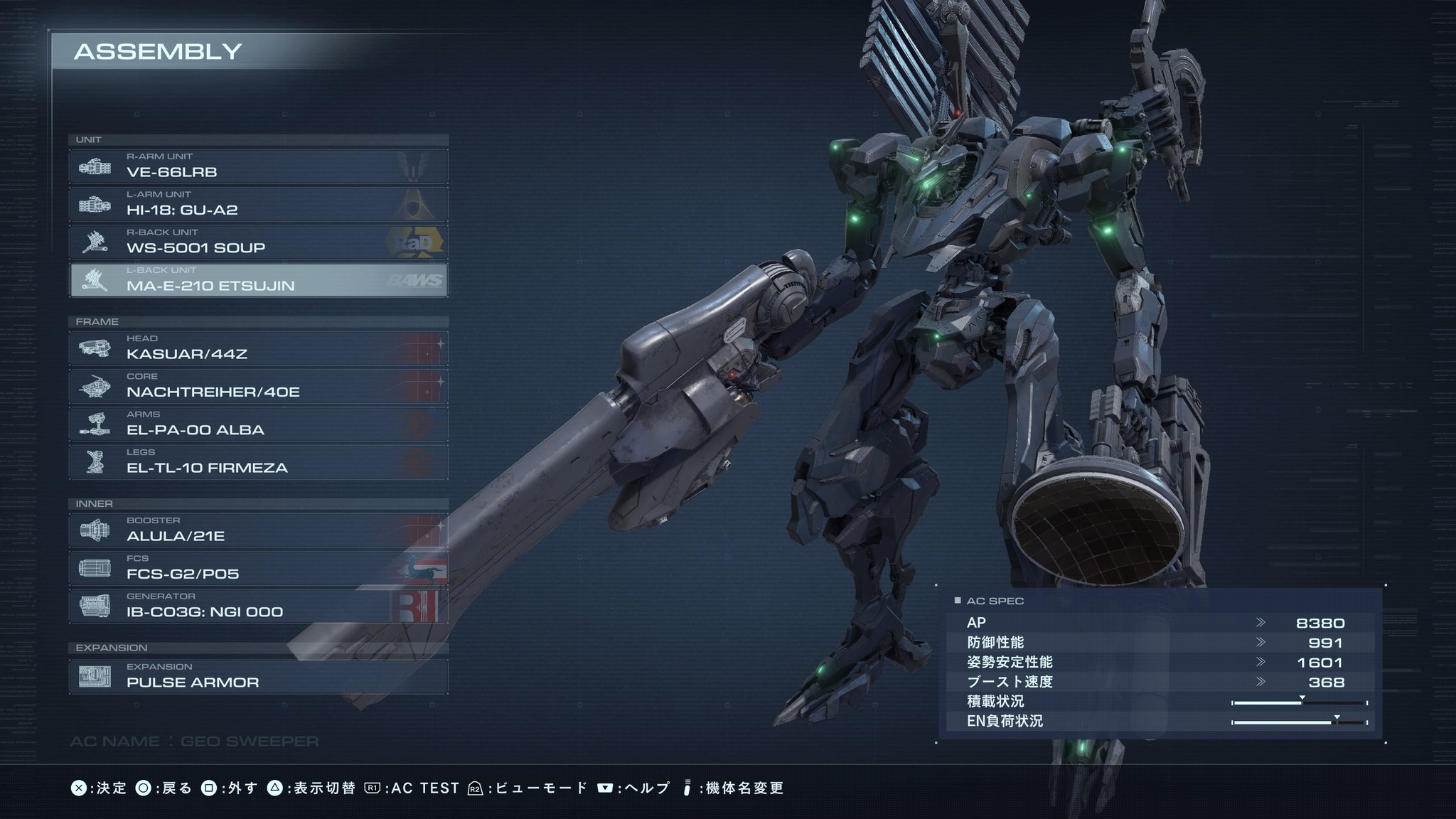Change the GENERATOR IB-C03G: NGI 000

click(259, 606)
